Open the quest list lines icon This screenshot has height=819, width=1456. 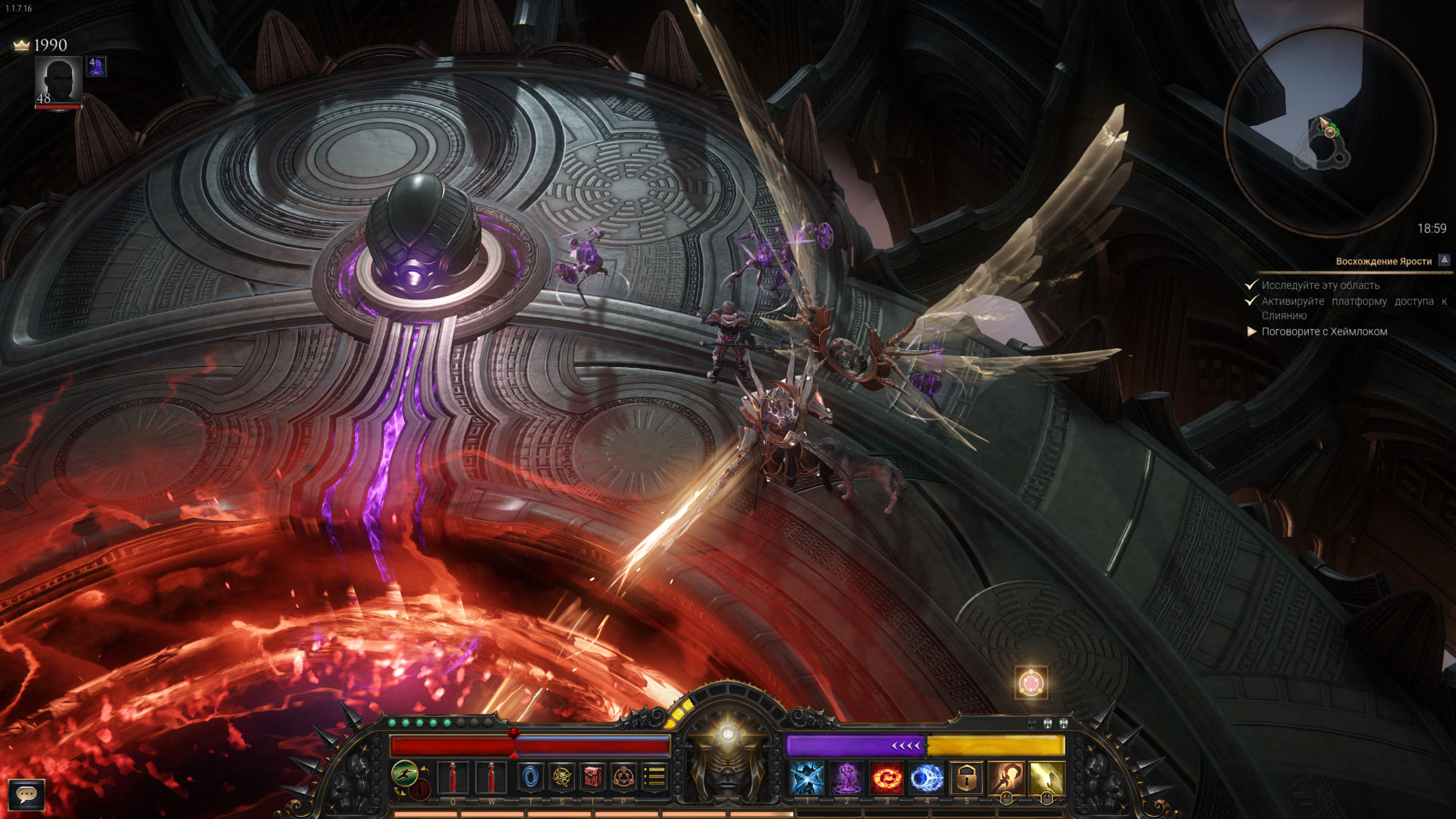click(654, 777)
